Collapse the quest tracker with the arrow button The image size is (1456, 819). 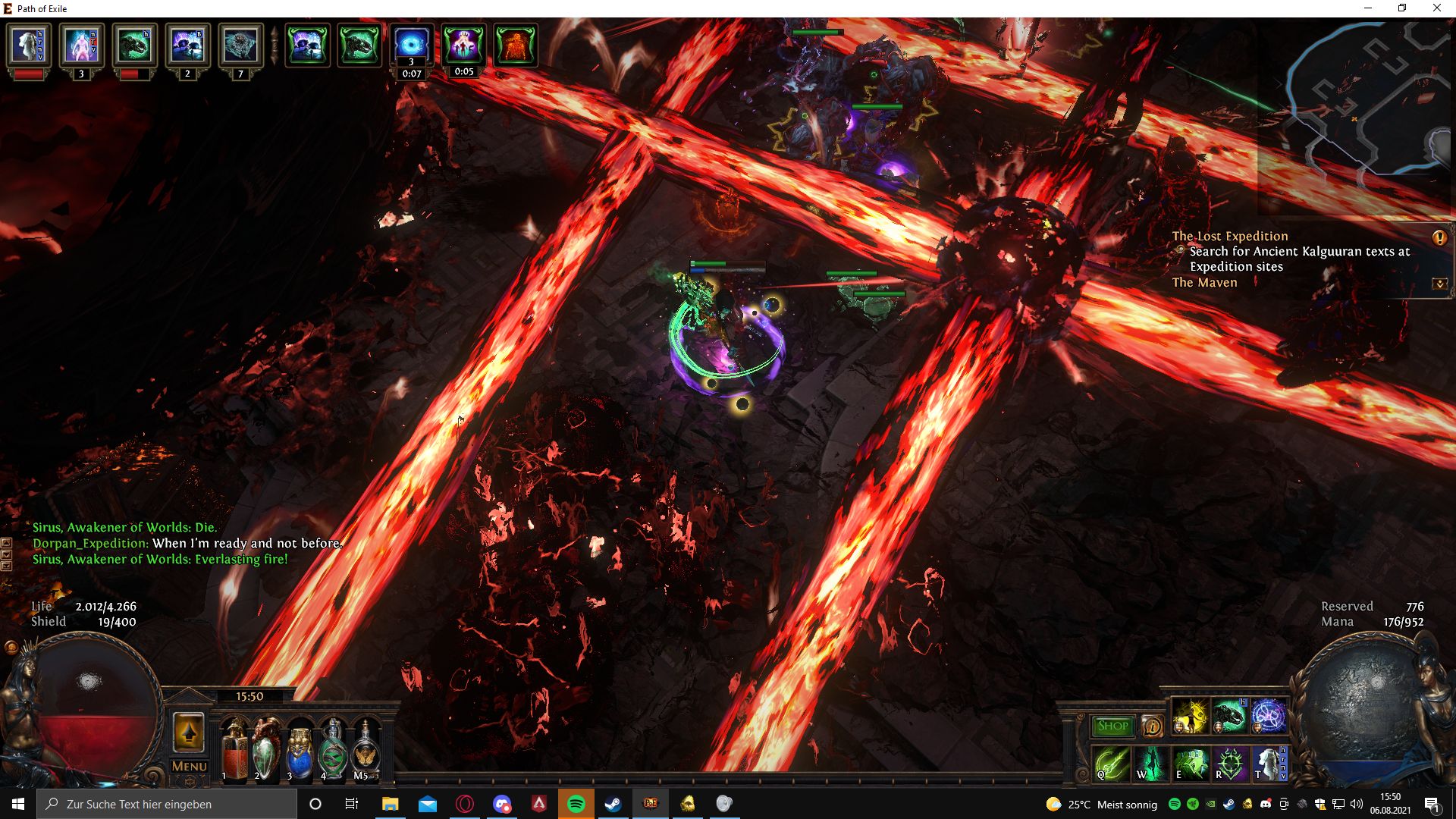[1439, 284]
